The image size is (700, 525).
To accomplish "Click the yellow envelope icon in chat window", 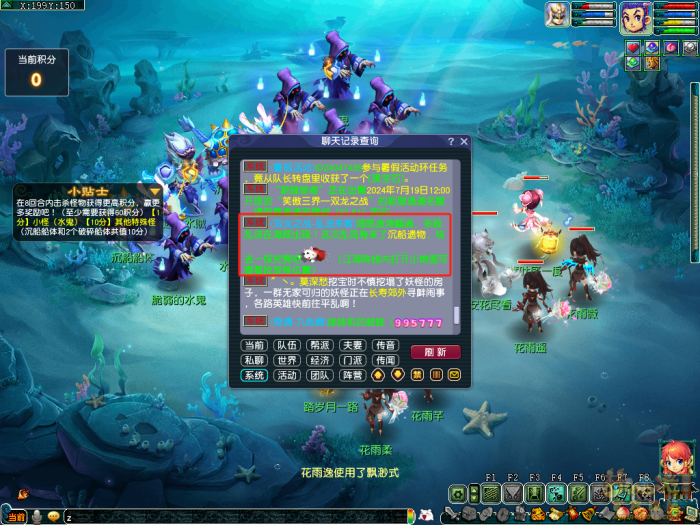I will coord(454,375).
